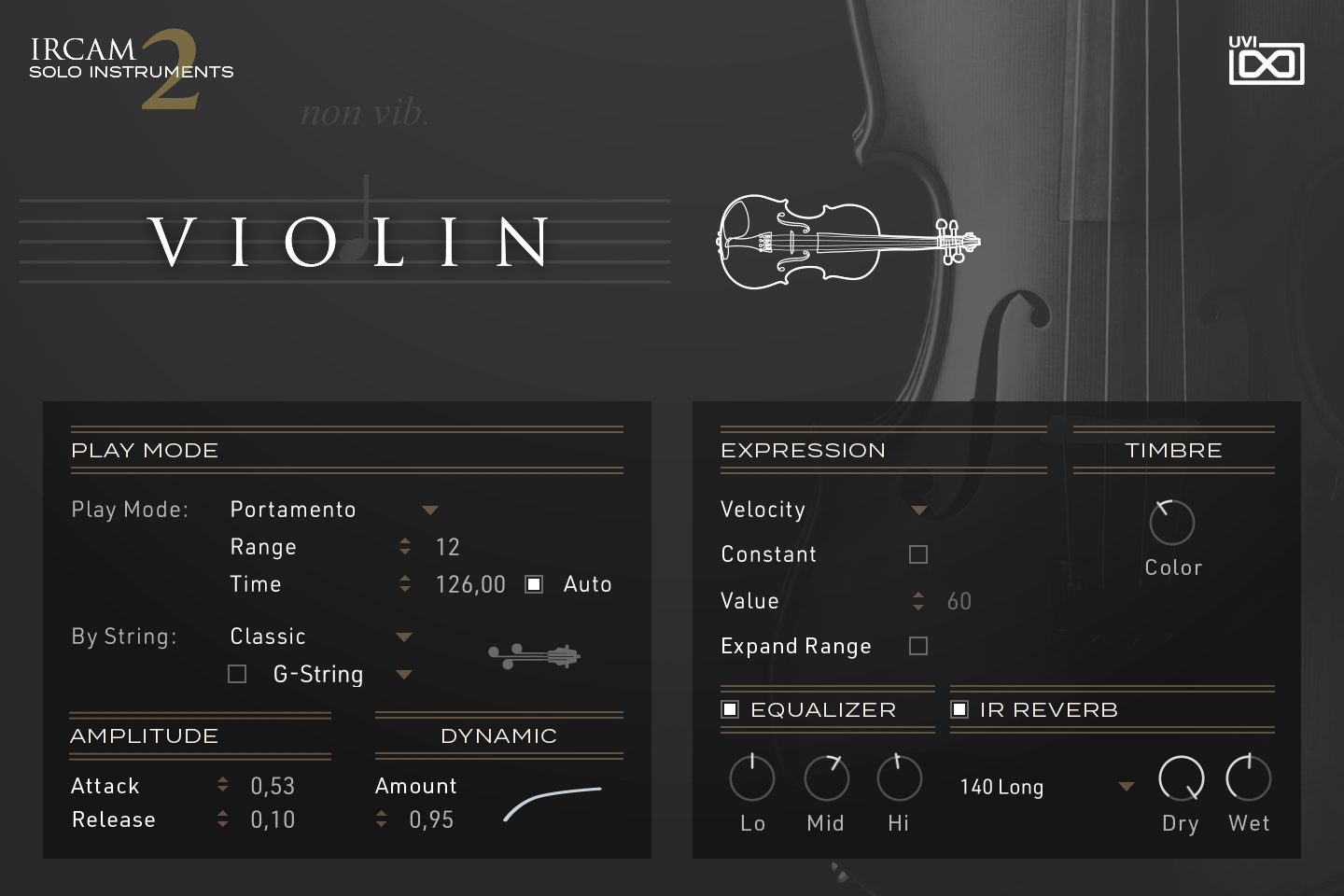Turn the Dry reverb knob
Viewport: 1344px width, 896px height.
click(1180, 777)
